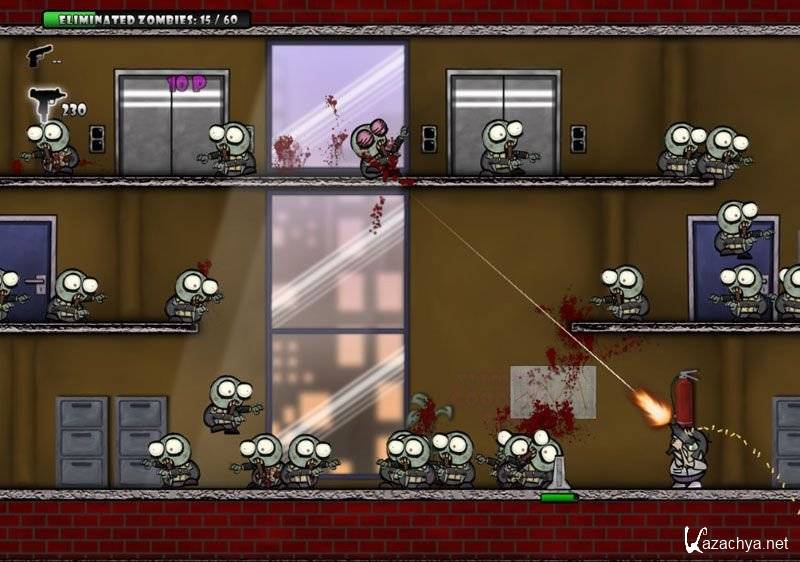Select the pistol weapon icon
The image size is (800, 562).
pyautogui.click(x=39, y=54)
